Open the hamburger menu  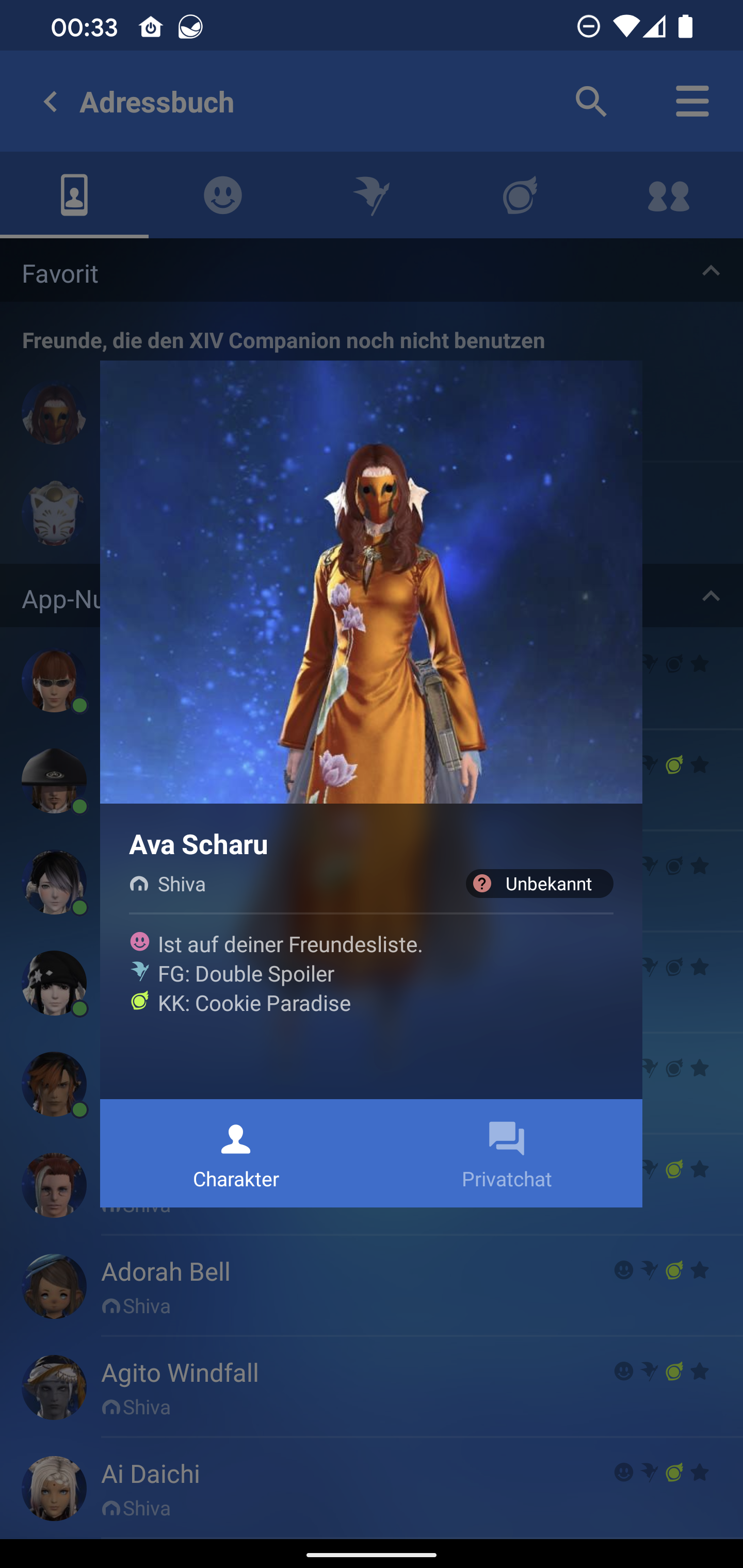coord(692,101)
